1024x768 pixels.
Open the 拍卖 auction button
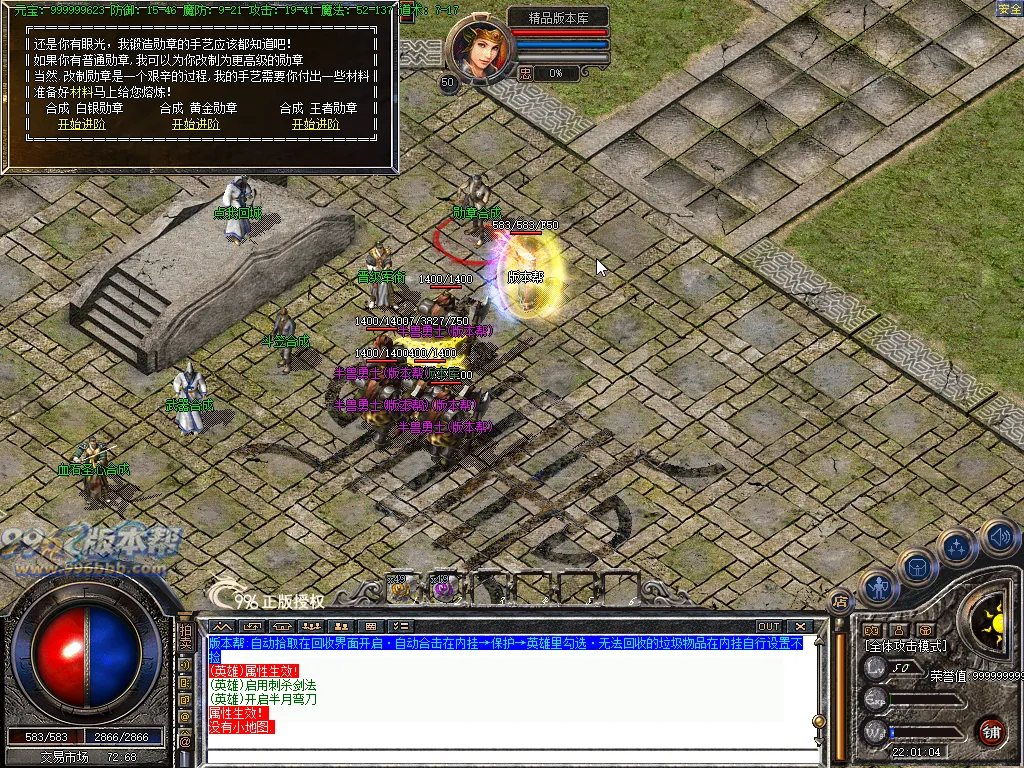click(x=185, y=636)
